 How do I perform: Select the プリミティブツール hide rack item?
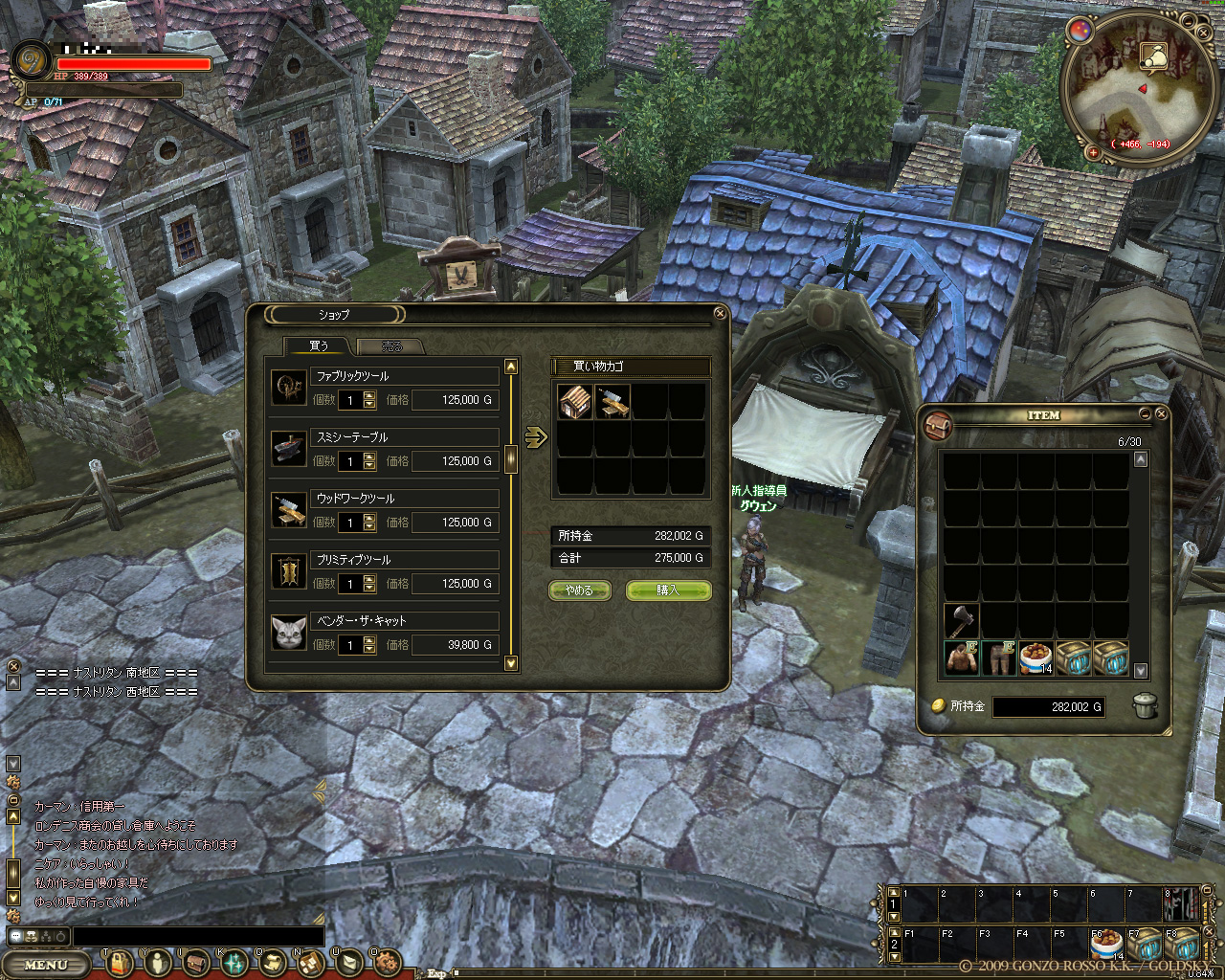click(288, 571)
